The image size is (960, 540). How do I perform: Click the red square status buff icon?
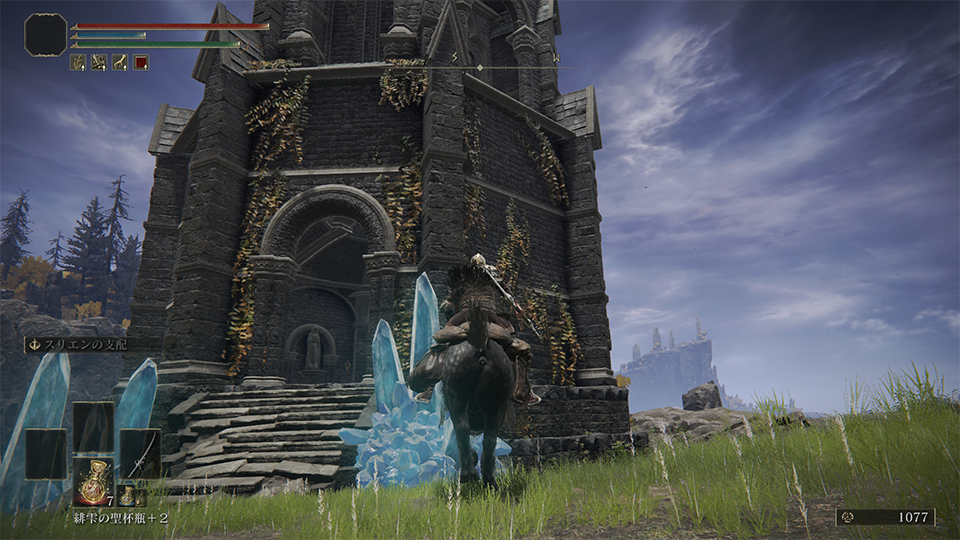(x=141, y=62)
